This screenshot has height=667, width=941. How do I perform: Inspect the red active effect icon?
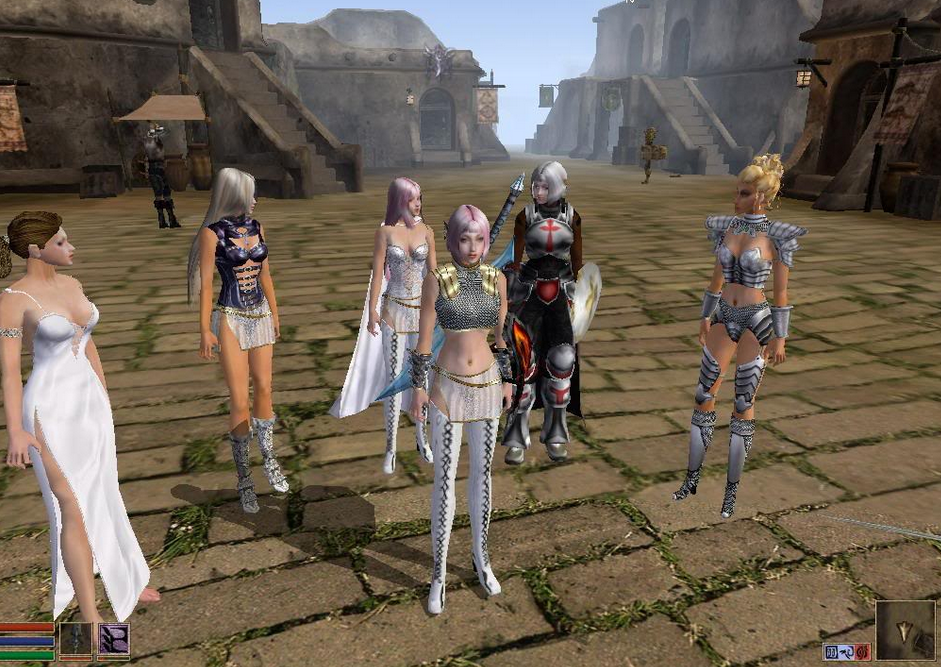tap(861, 651)
